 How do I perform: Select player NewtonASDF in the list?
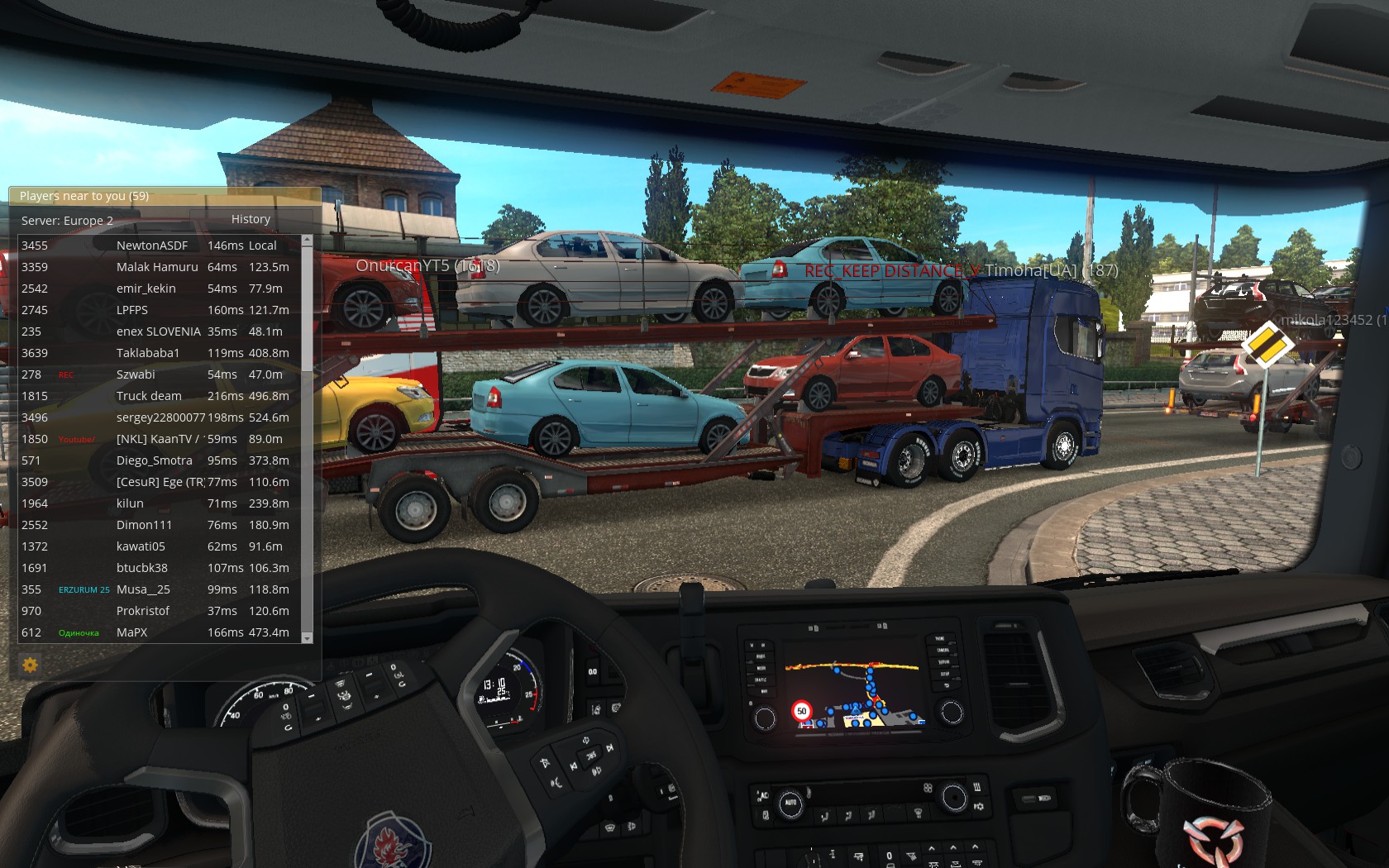(x=152, y=246)
